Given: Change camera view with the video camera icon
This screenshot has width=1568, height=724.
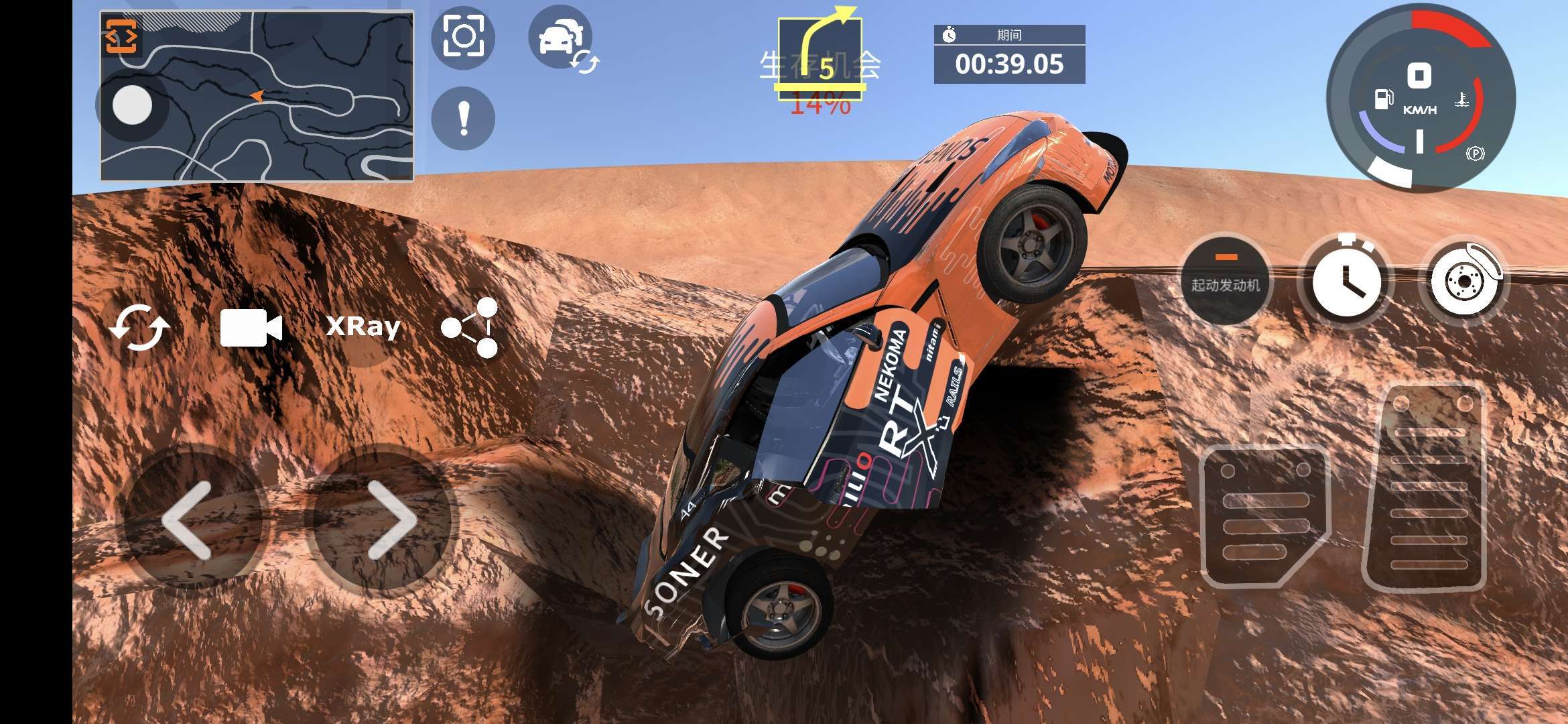Looking at the screenshot, I should point(251,328).
